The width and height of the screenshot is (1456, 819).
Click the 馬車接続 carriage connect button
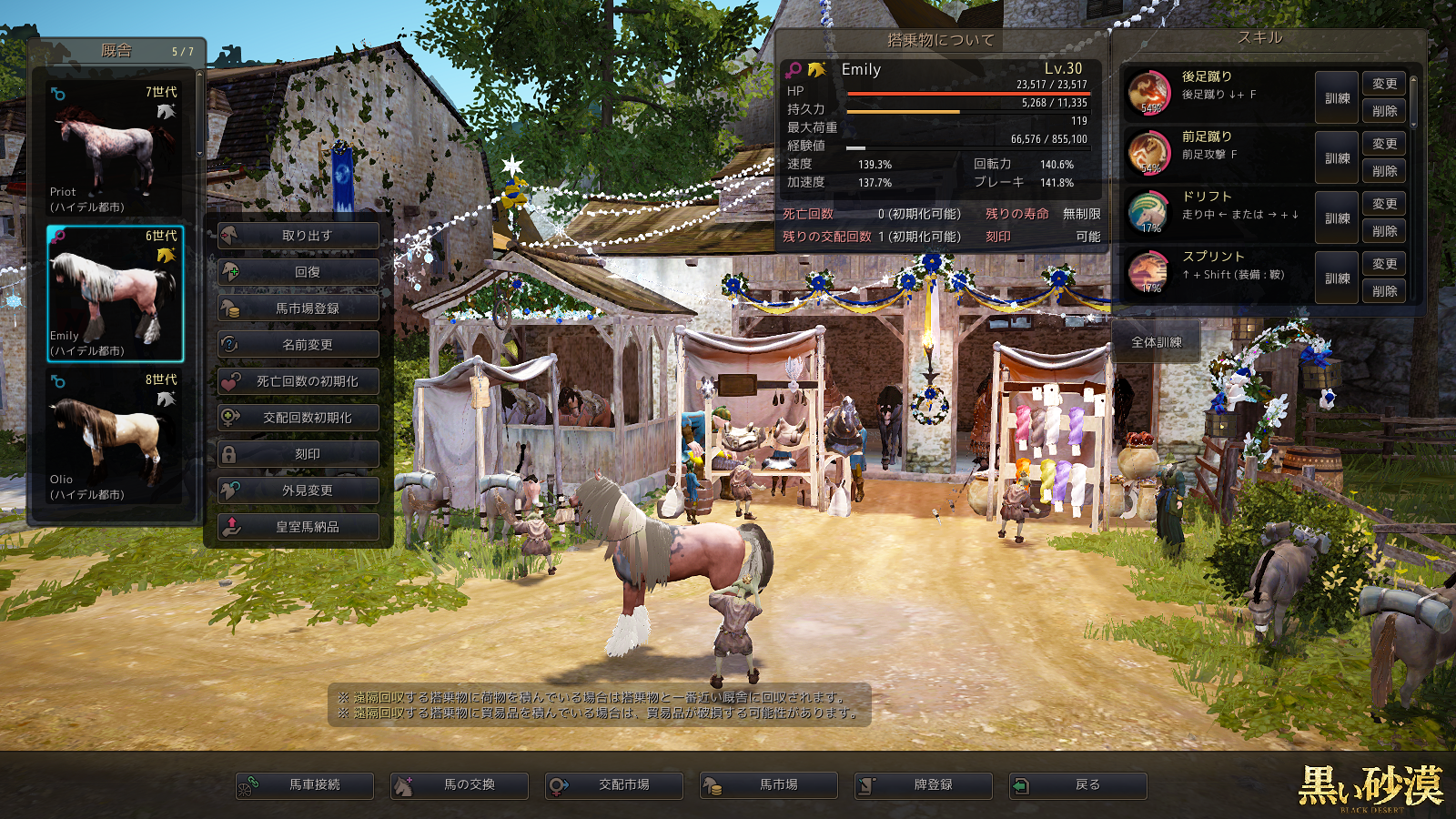click(305, 785)
